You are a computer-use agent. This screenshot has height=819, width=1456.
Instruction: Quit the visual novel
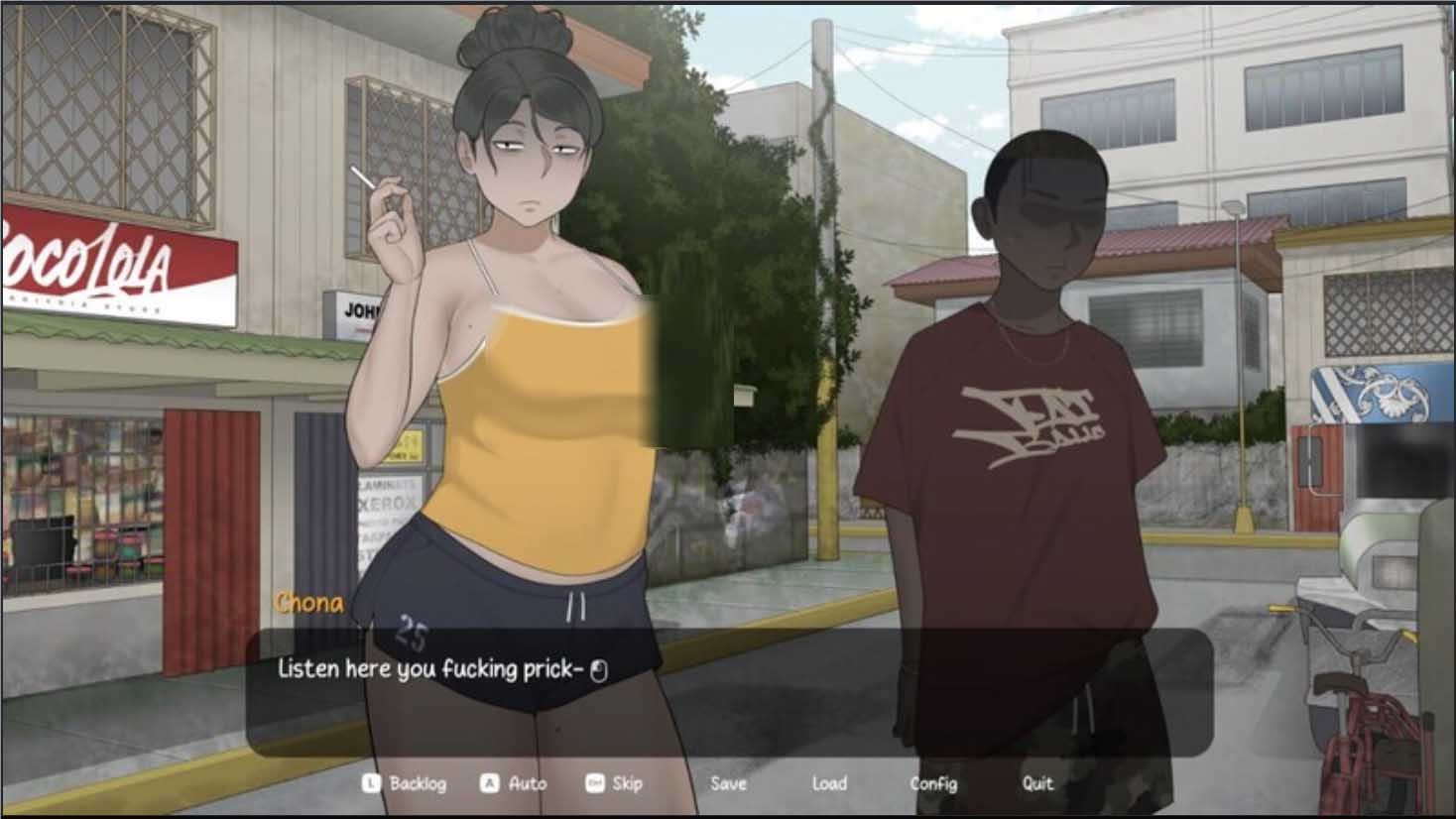point(1038,783)
